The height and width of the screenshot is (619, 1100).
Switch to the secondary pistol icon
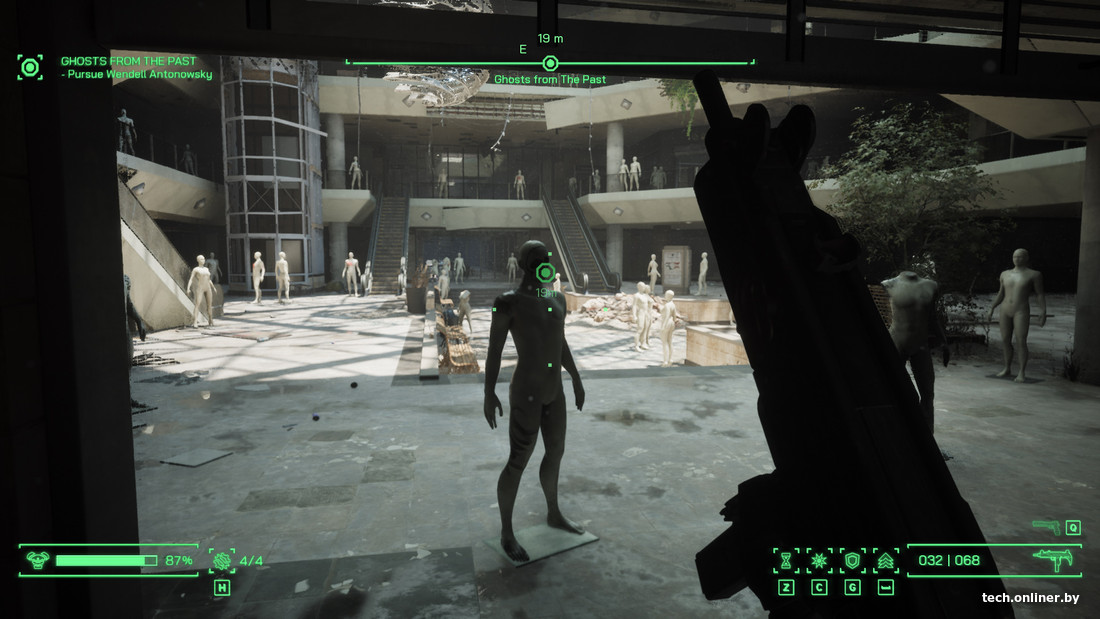point(1046,527)
